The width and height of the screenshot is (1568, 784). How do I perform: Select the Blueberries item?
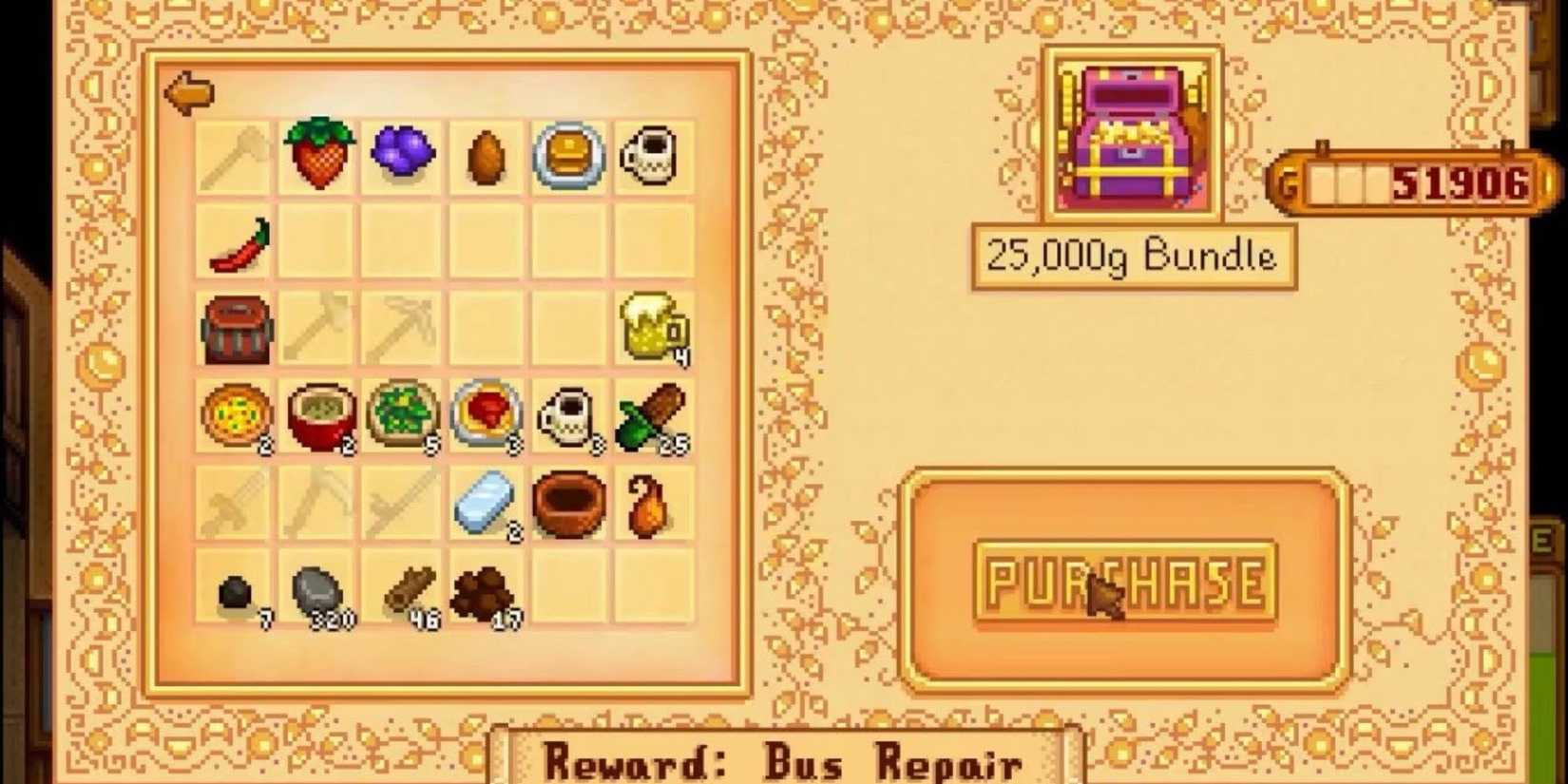tap(402, 157)
